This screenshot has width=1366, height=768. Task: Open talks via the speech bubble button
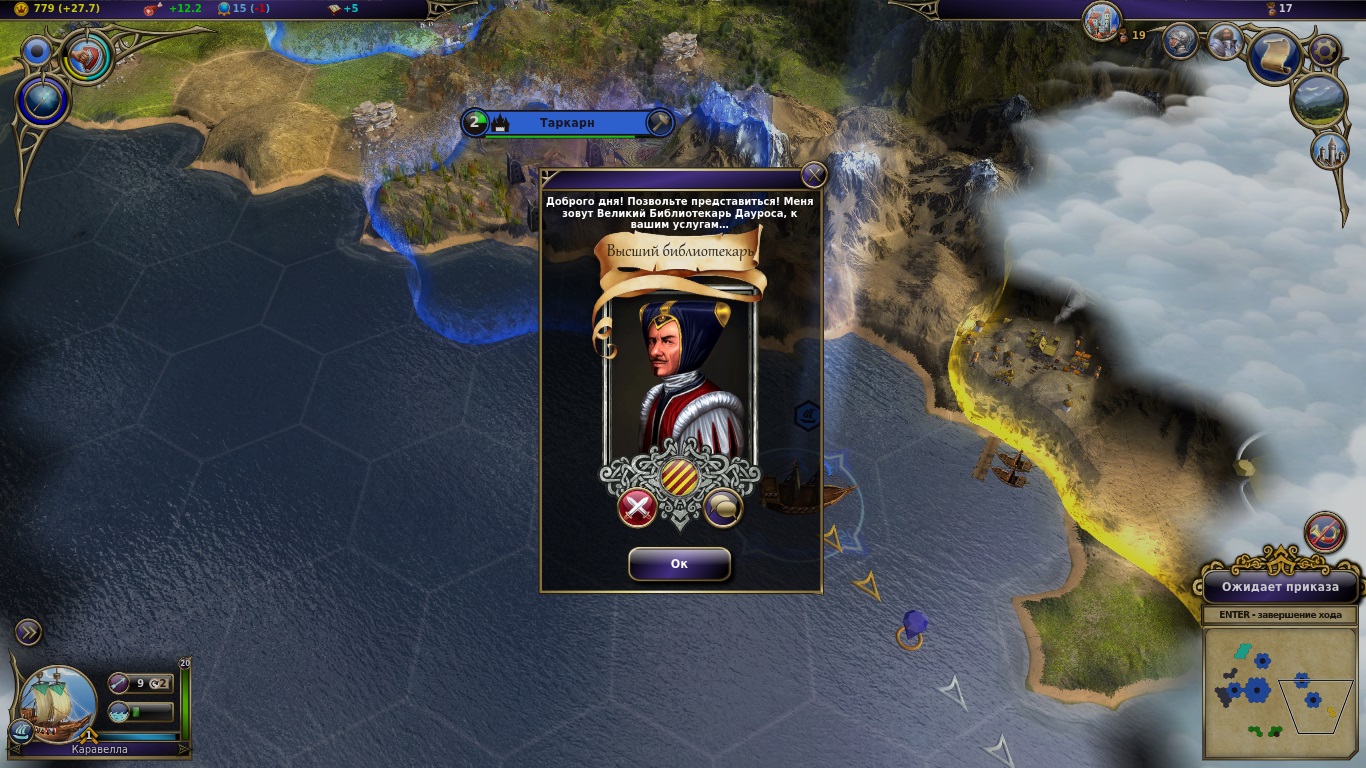point(723,508)
